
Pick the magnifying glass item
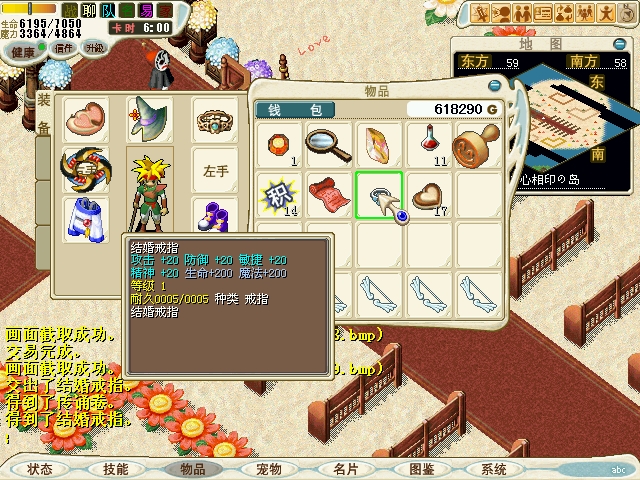click(x=328, y=146)
